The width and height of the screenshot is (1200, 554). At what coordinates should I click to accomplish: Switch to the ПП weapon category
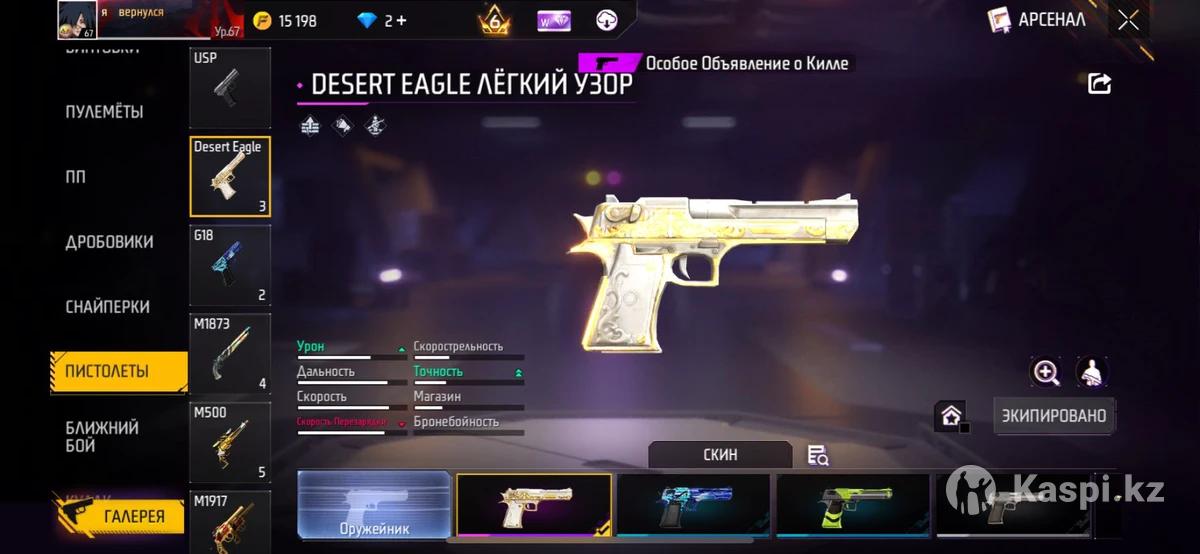click(x=76, y=176)
